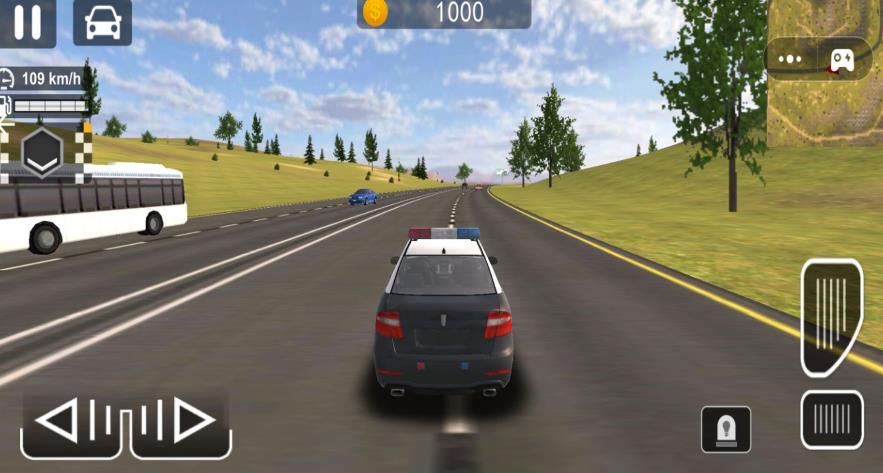Steer left with the left arrow
Image resolution: width=883 pixels, height=473 pixels.
pyautogui.click(x=75, y=422)
